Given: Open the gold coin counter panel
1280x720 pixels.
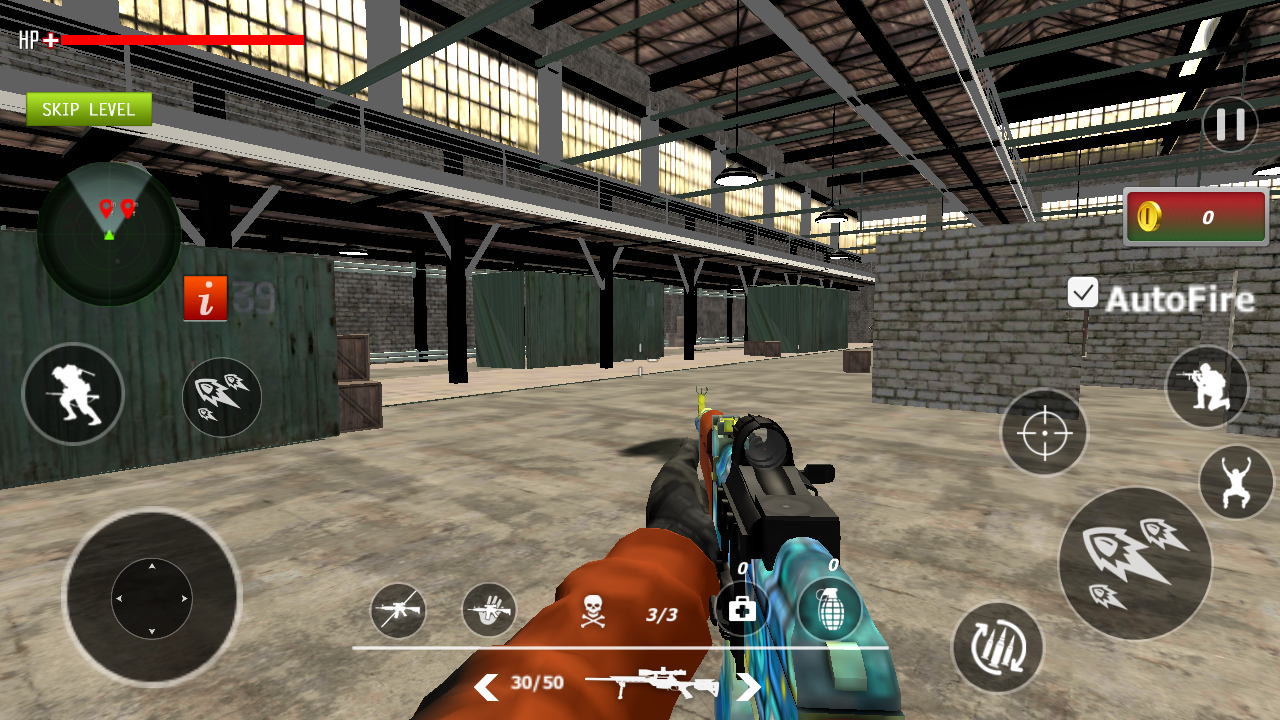Looking at the screenshot, I should [1196, 217].
